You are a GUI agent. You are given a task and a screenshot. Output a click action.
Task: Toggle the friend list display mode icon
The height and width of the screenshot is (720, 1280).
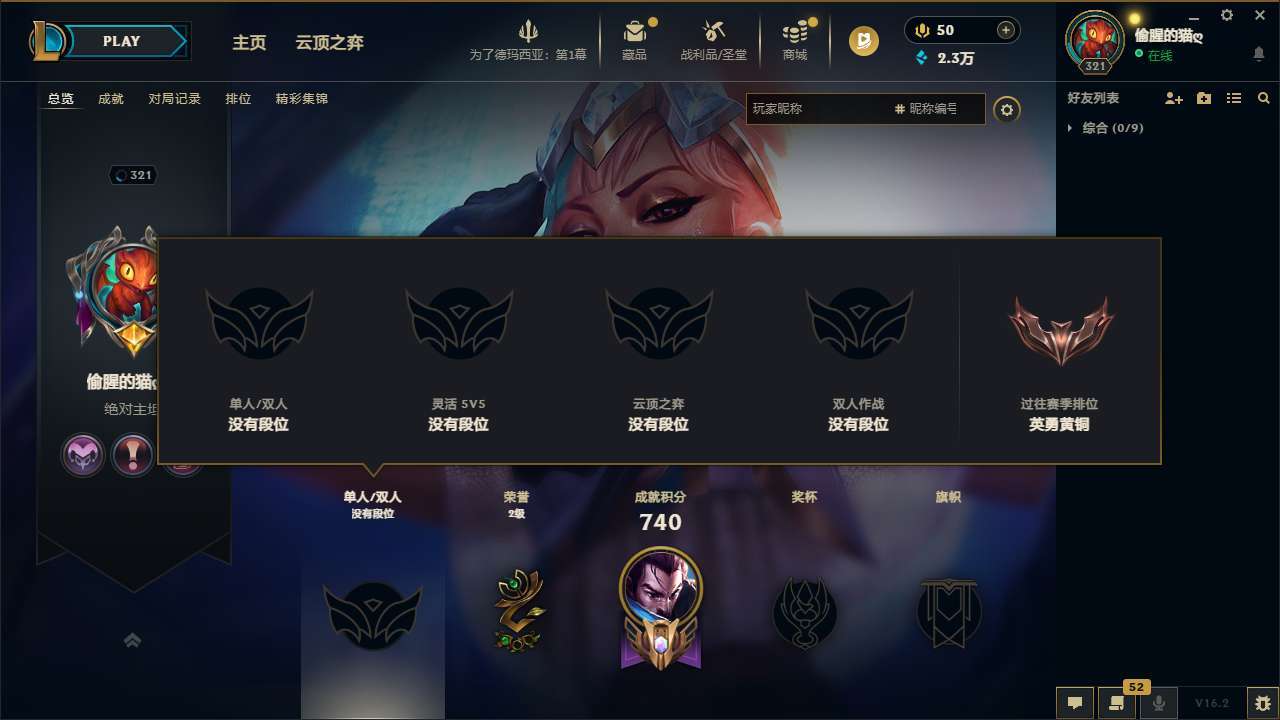[1235, 98]
